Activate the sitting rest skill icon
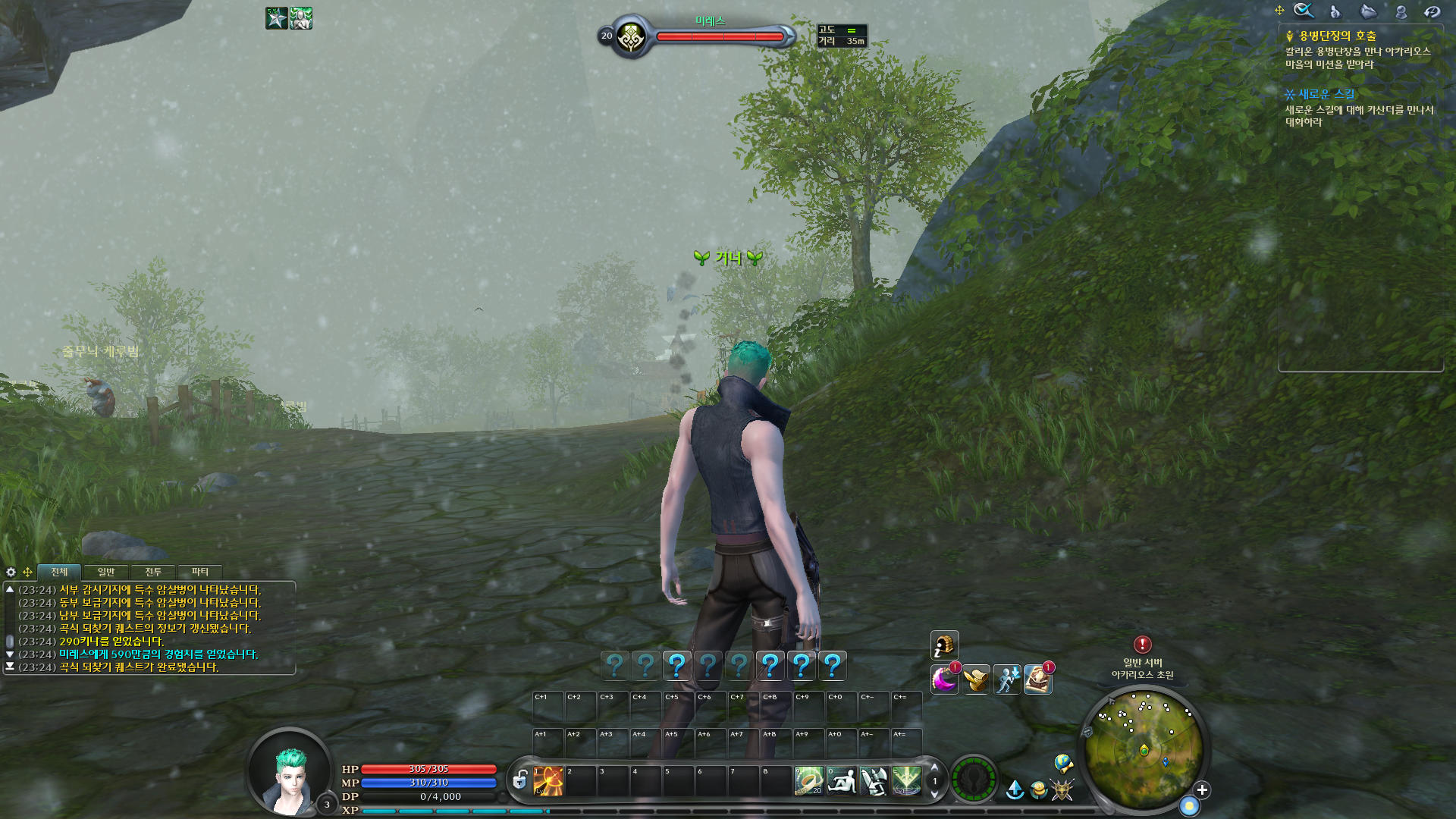1456x819 pixels. (842, 781)
